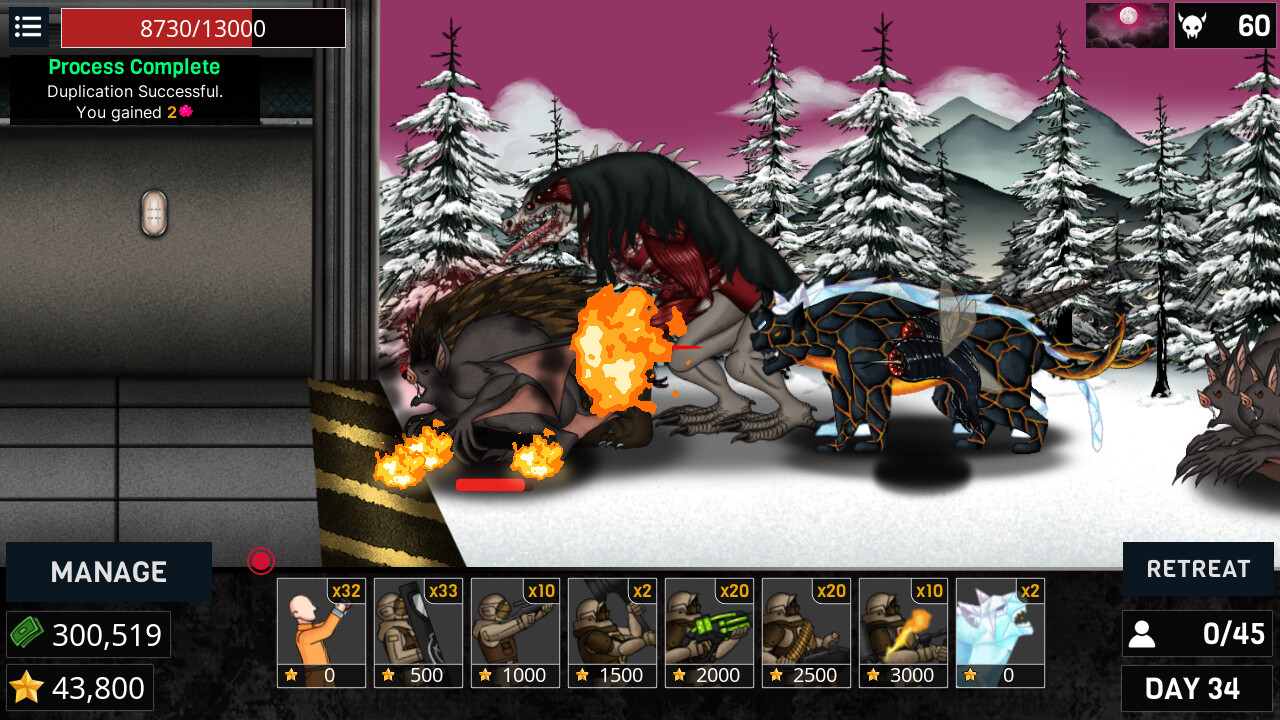Click the gold star icon beside 43,800
1280x720 pixels.
click(x=29, y=687)
